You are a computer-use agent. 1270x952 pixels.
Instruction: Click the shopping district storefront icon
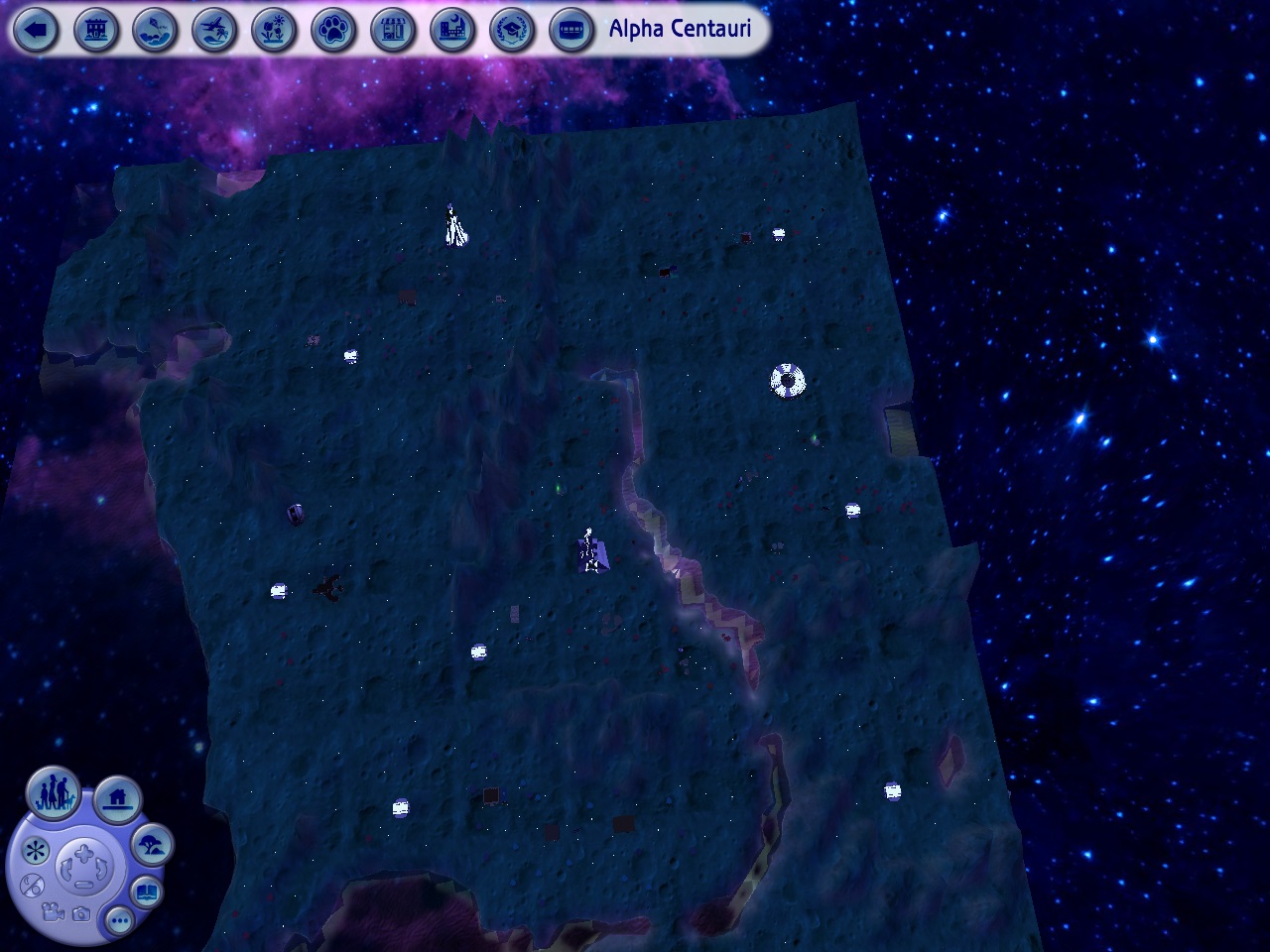coord(393,31)
